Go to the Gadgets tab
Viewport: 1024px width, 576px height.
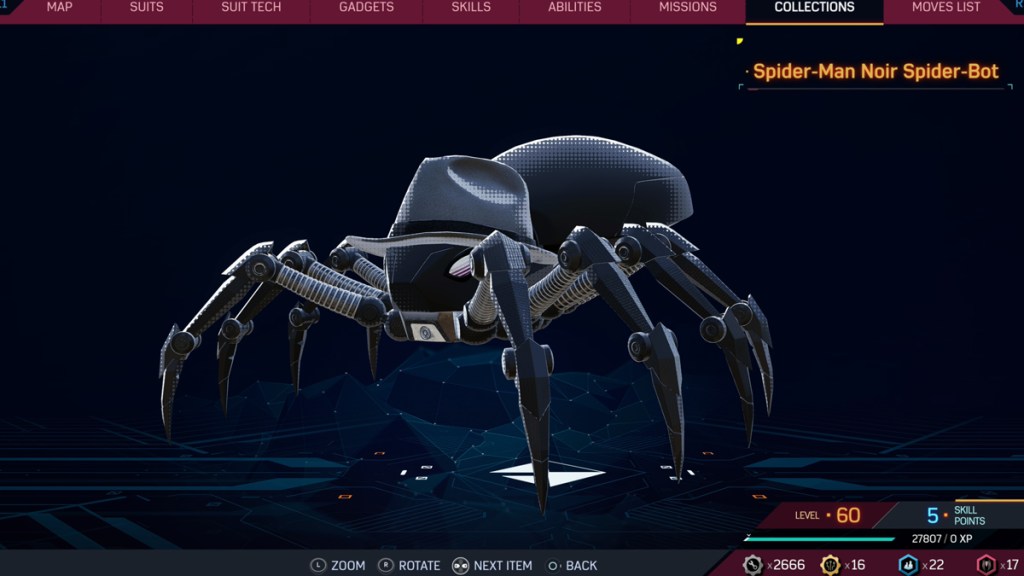366,8
